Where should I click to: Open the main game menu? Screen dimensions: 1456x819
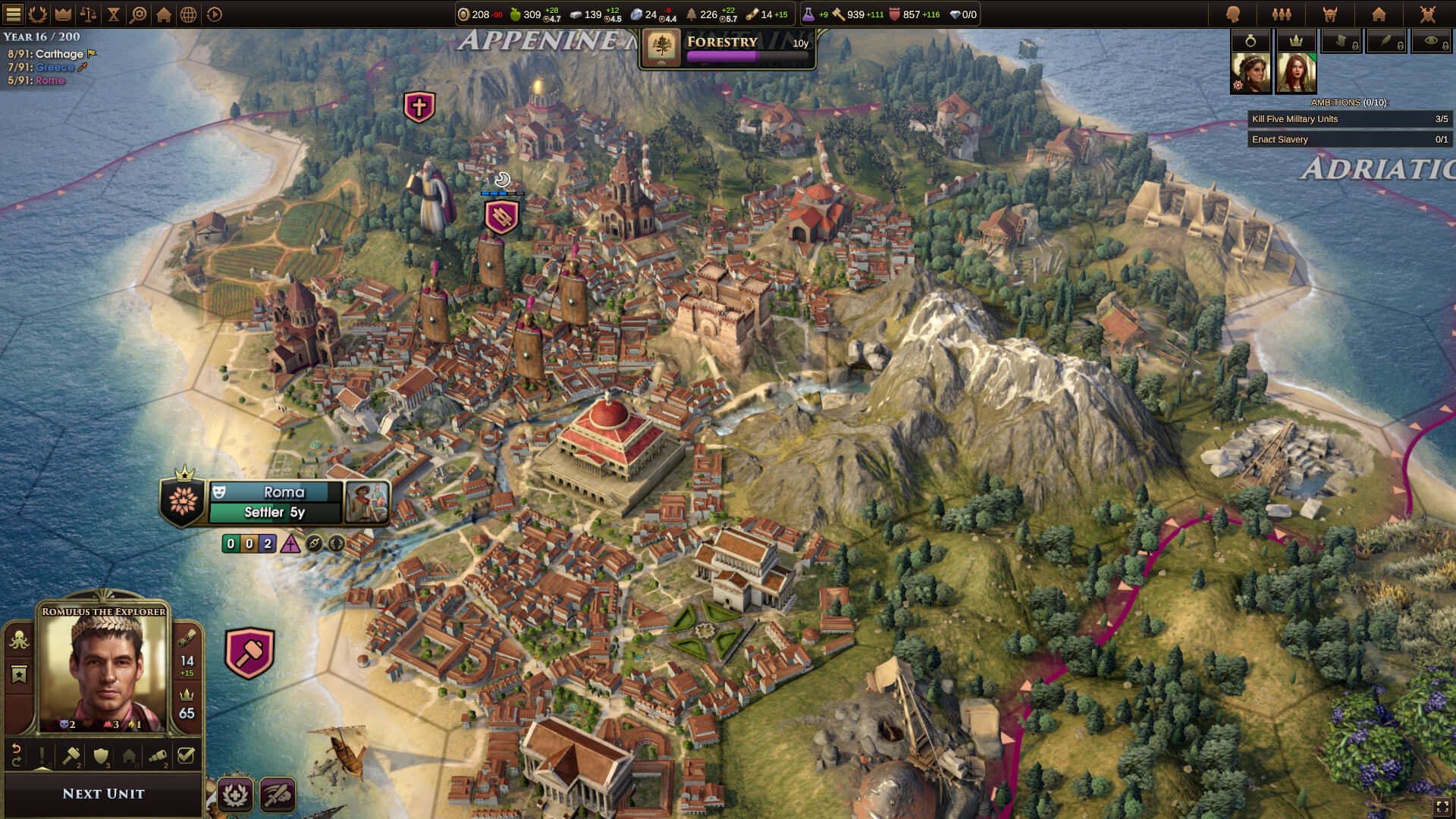click(x=12, y=13)
